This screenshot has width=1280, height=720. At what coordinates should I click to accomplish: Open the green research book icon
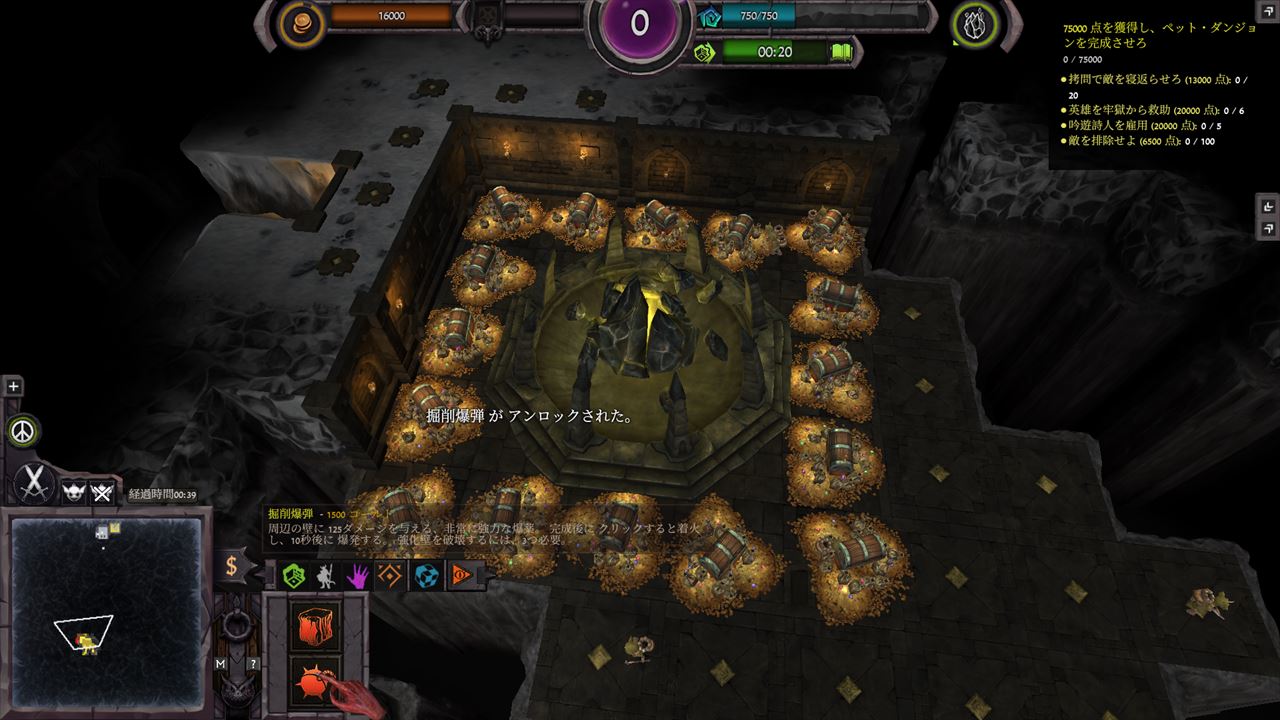click(x=841, y=52)
